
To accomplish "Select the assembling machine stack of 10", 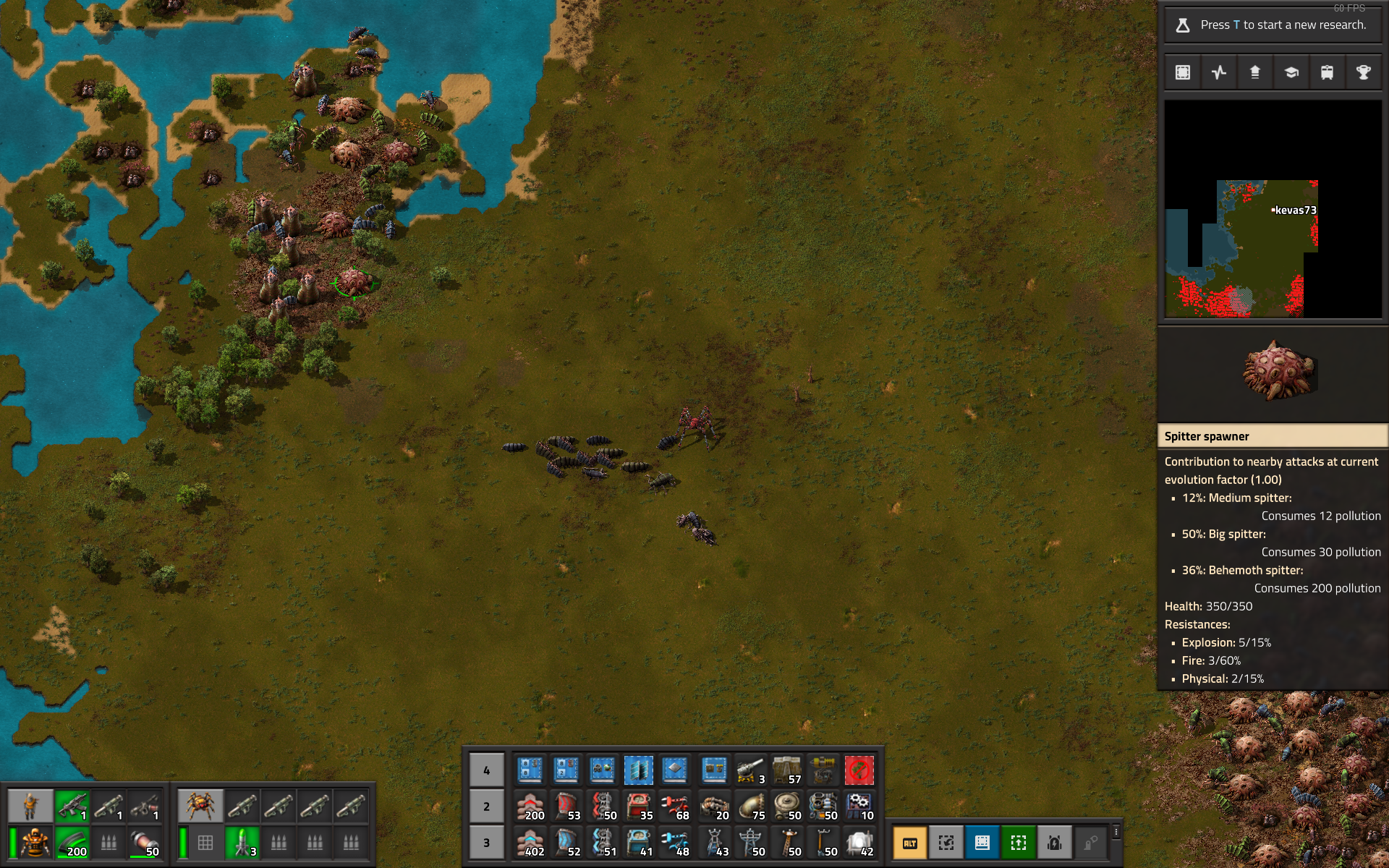I will (x=859, y=806).
